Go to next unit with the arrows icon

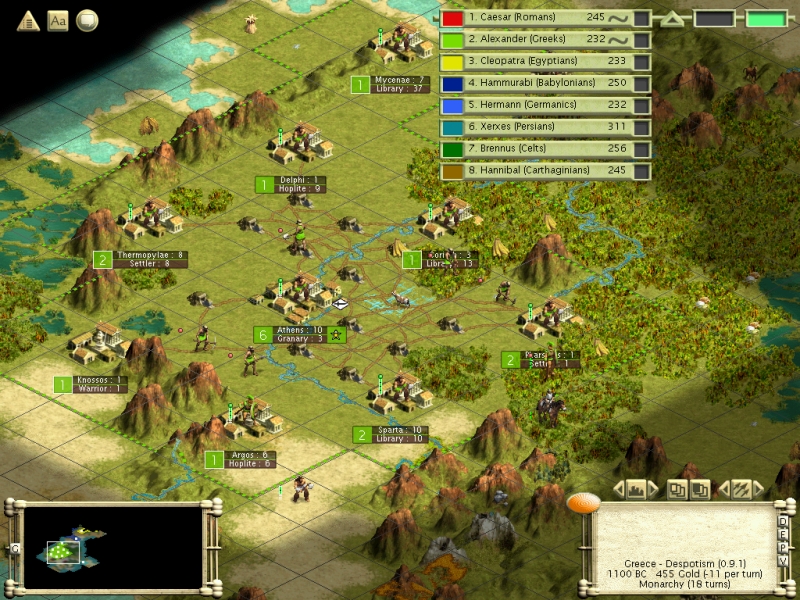coord(741,490)
